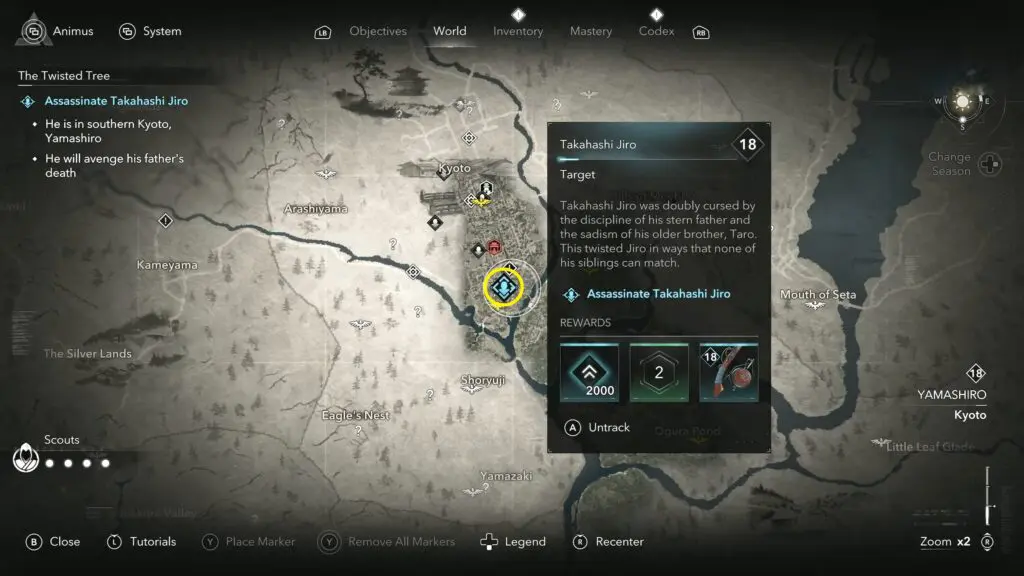Select the Kyoto location label on map
This screenshot has width=1024, height=576.
455,168
